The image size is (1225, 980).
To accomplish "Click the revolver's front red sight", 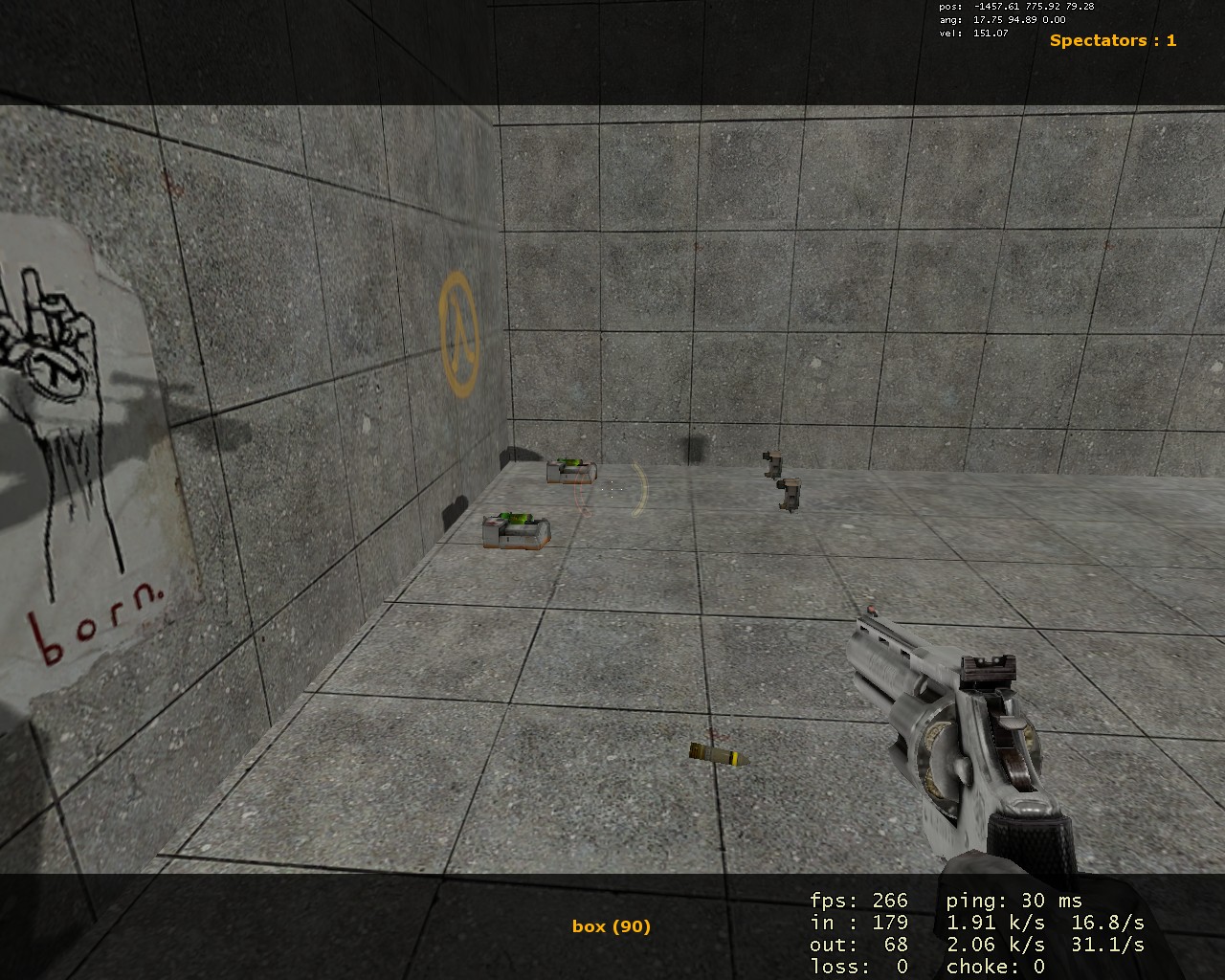I will point(872,611).
